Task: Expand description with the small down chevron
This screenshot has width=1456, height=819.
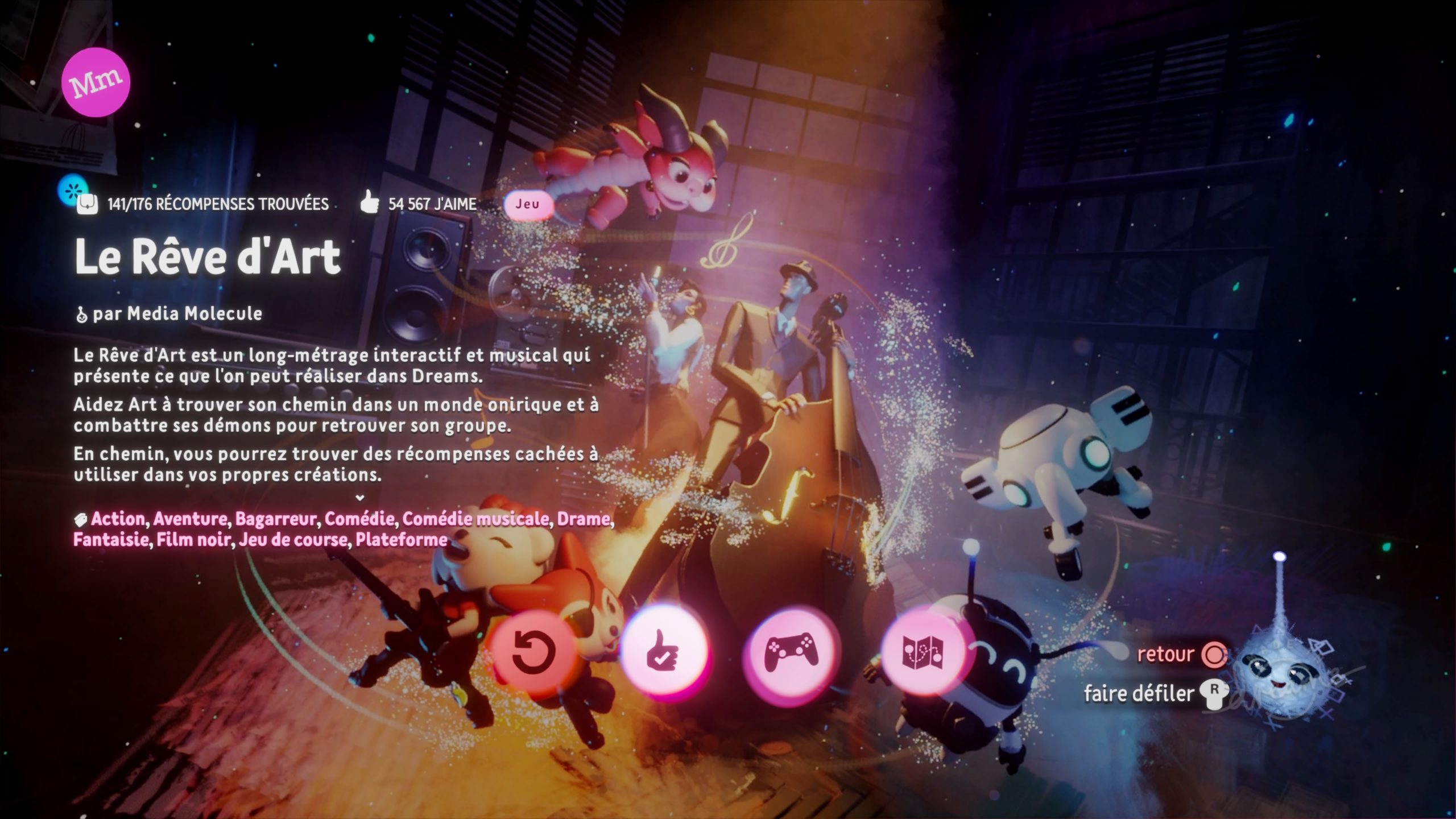Action: [359, 498]
